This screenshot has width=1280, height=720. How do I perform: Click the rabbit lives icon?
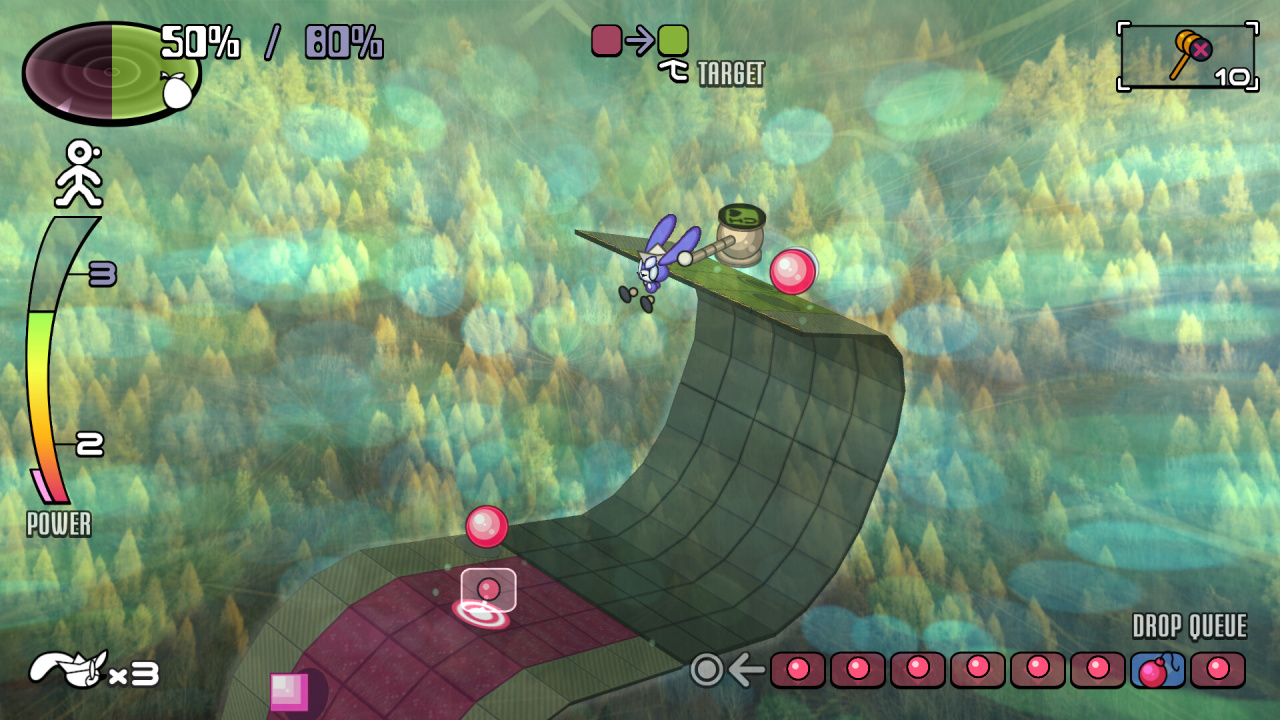[67, 668]
